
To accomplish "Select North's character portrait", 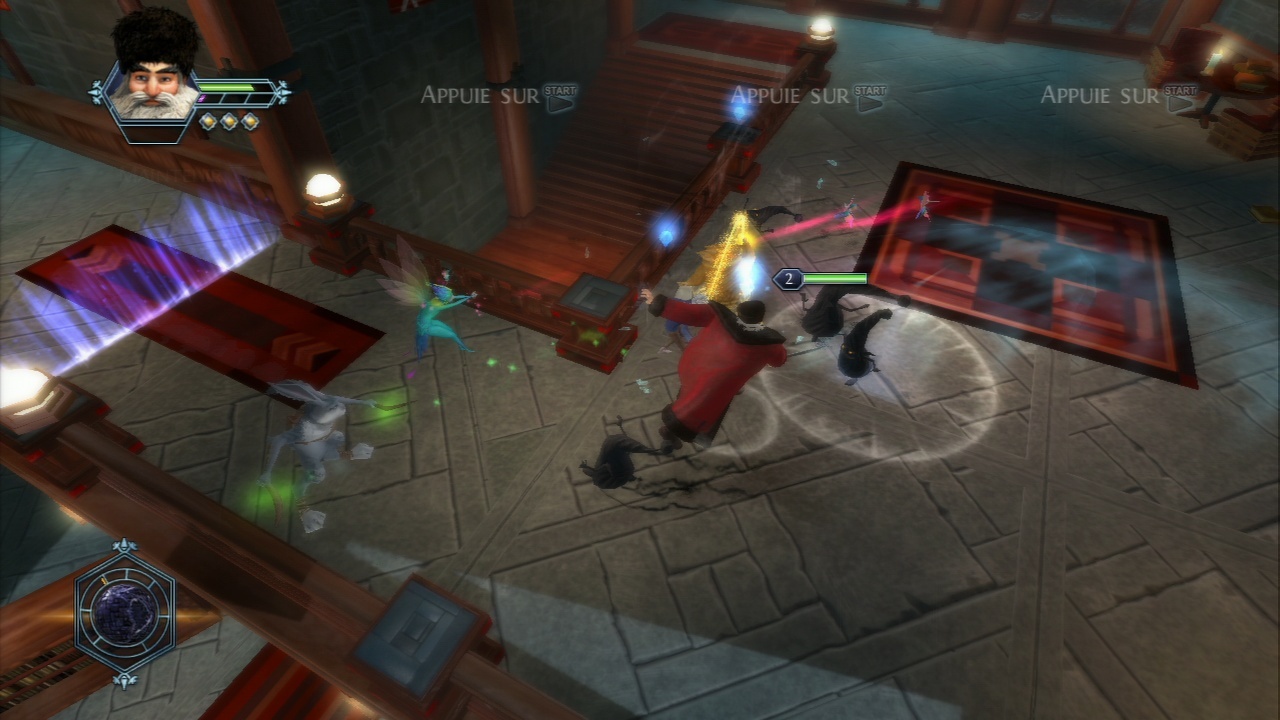I will point(153,80).
